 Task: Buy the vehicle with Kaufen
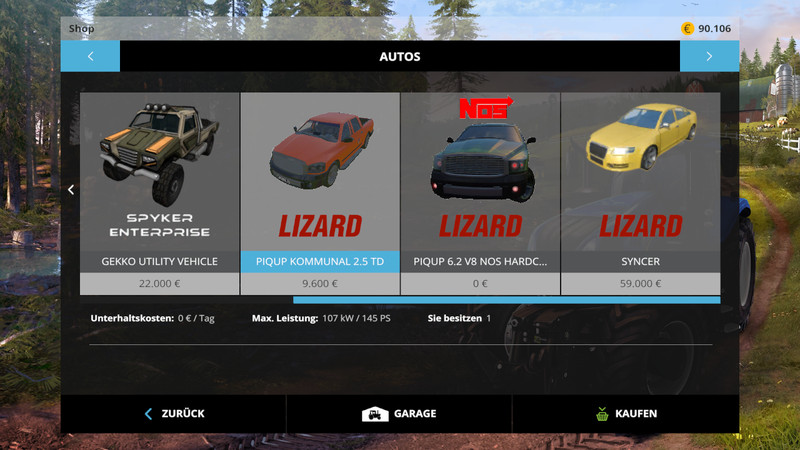pyautogui.click(x=625, y=413)
